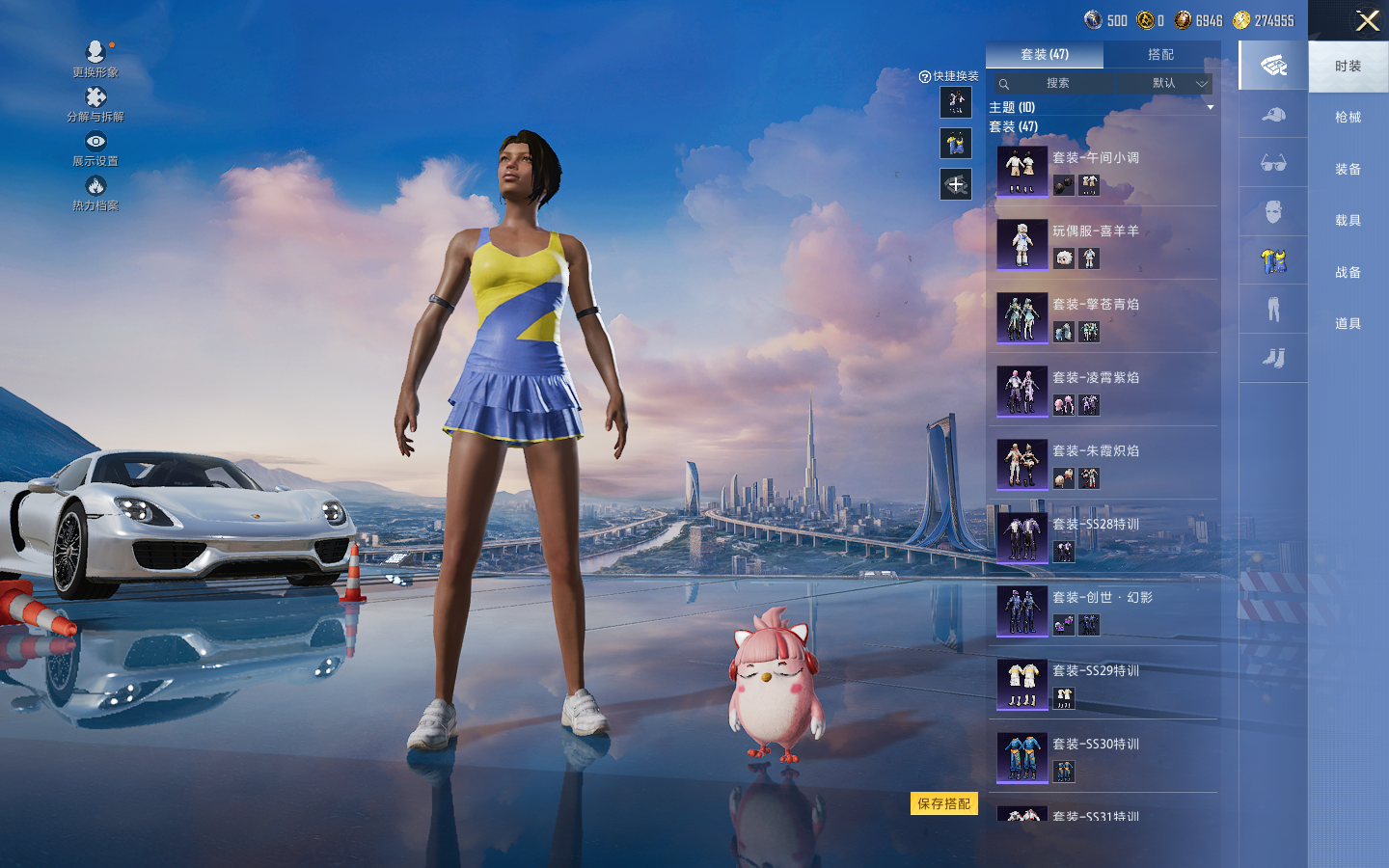Switch to the 搭配 tab
Screen dimensions: 1389x868
coord(1160,55)
